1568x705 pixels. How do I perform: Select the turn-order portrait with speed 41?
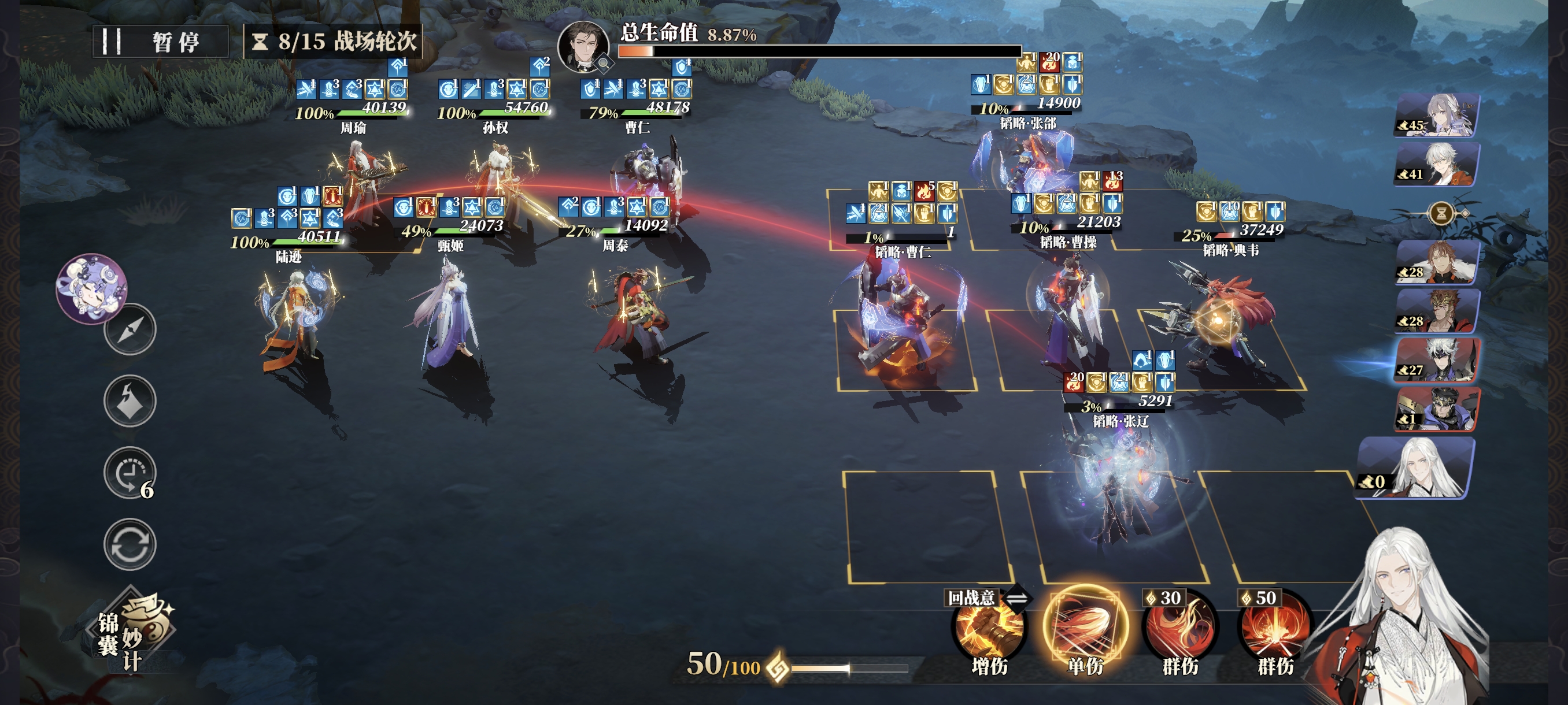[1437, 164]
